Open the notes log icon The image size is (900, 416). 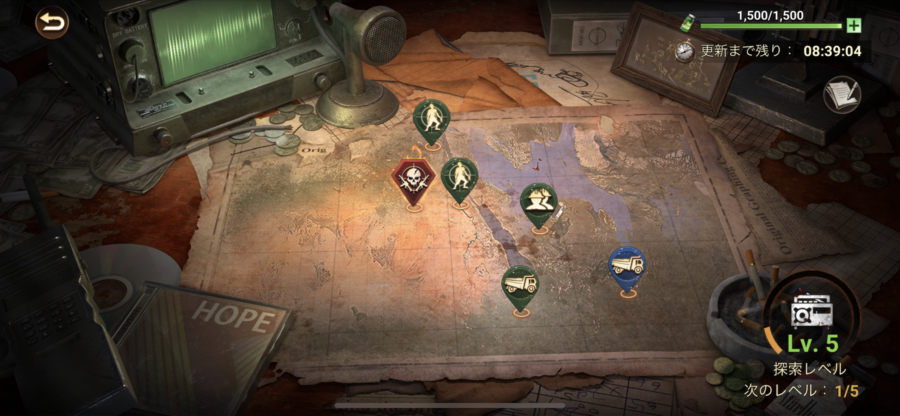pos(841,95)
